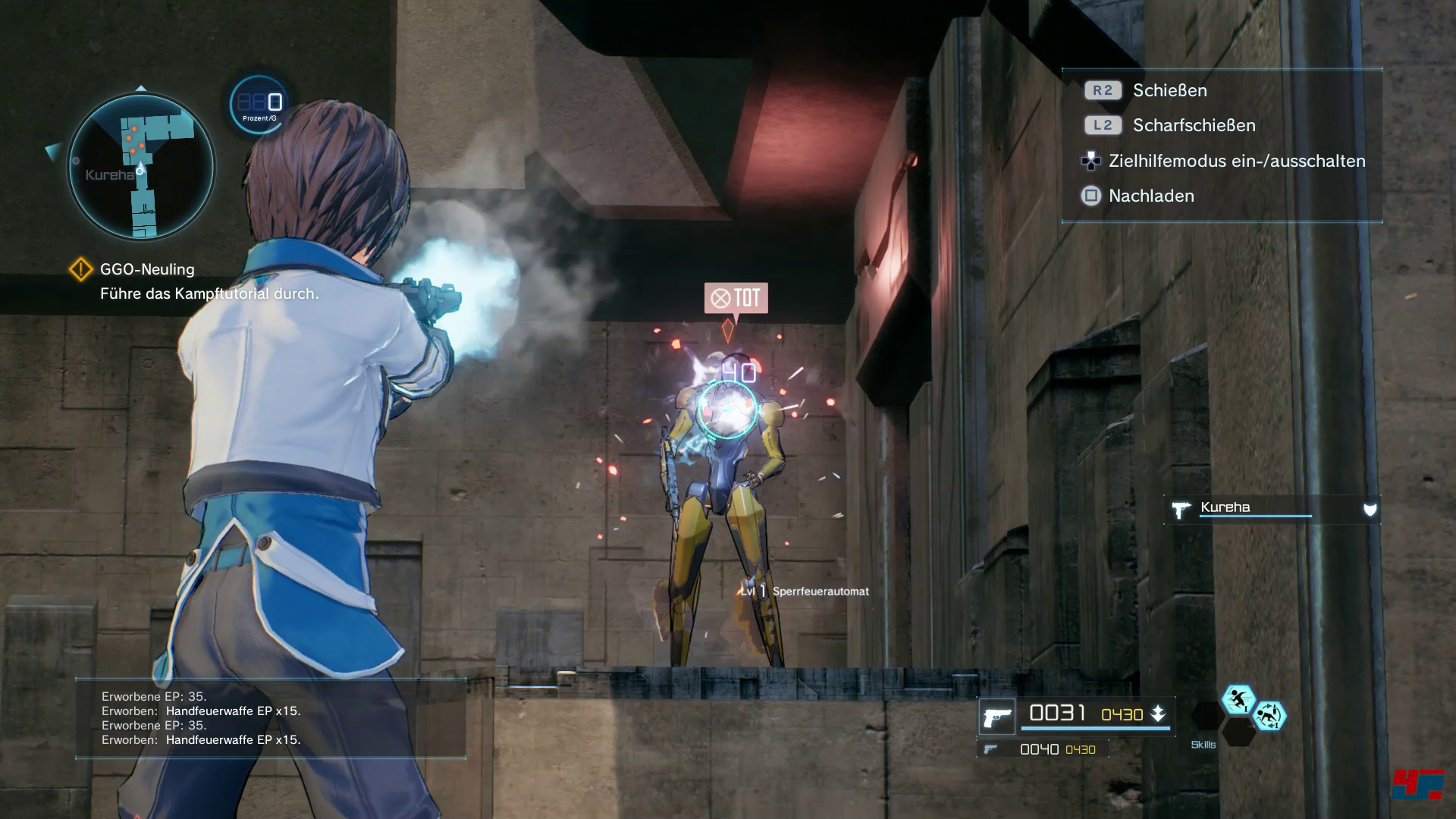Click the acquired EP message log

[x=270, y=718]
